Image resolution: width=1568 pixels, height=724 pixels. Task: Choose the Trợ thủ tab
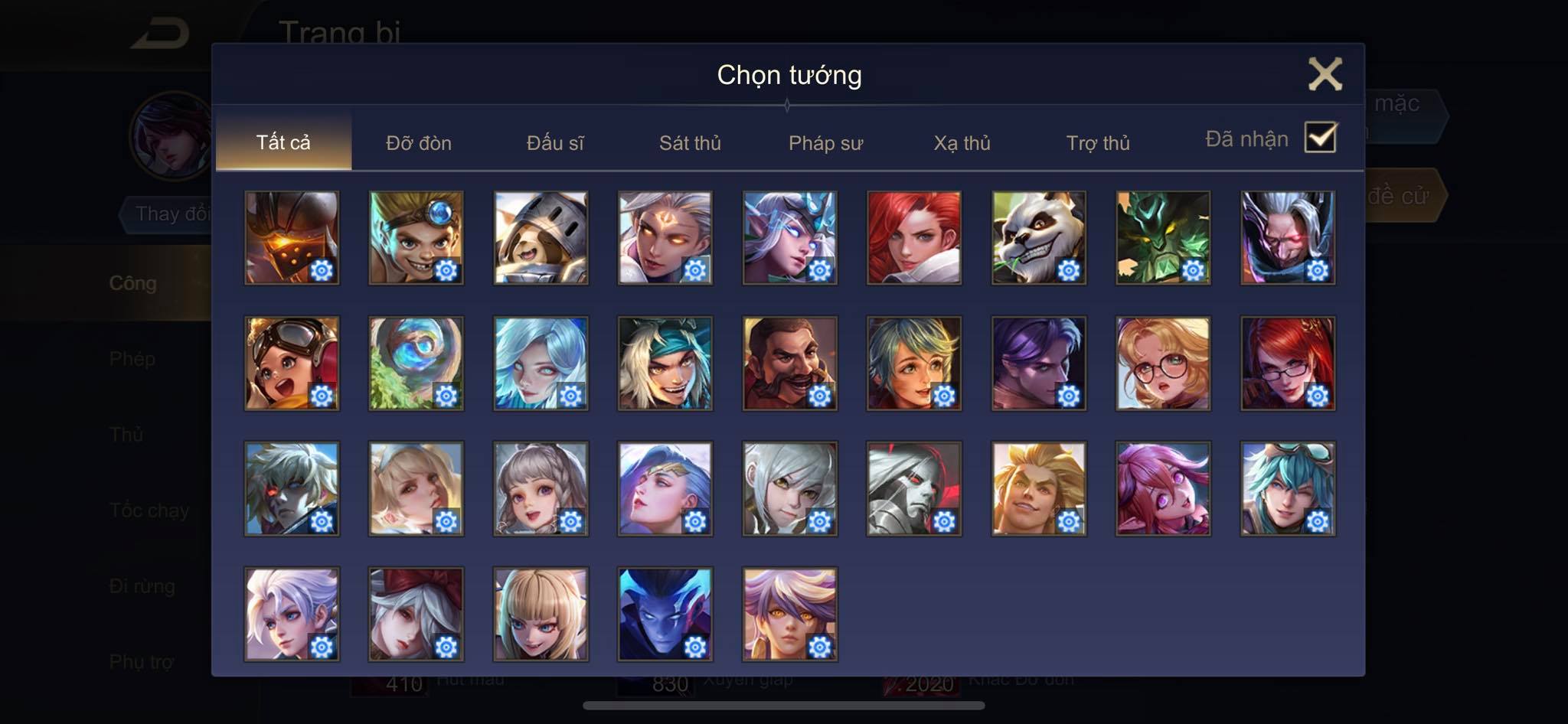[1098, 143]
